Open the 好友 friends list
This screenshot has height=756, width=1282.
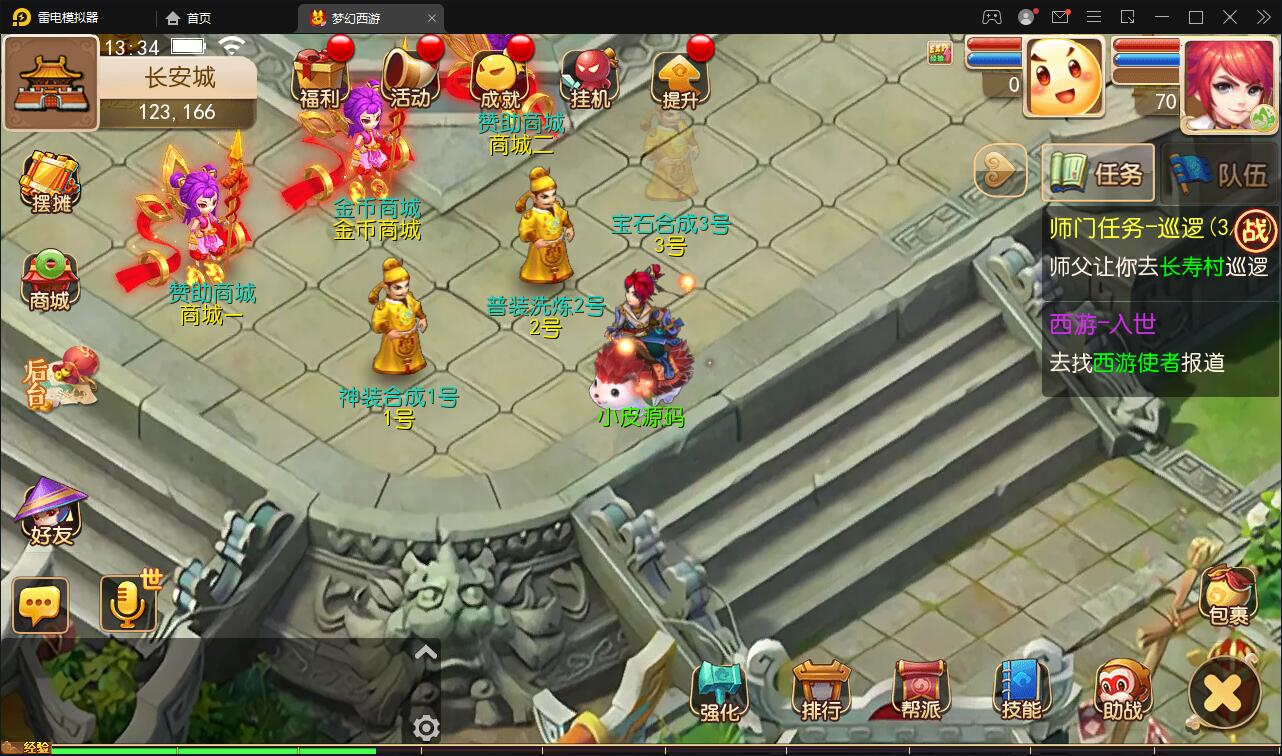(x=51, y=513)
